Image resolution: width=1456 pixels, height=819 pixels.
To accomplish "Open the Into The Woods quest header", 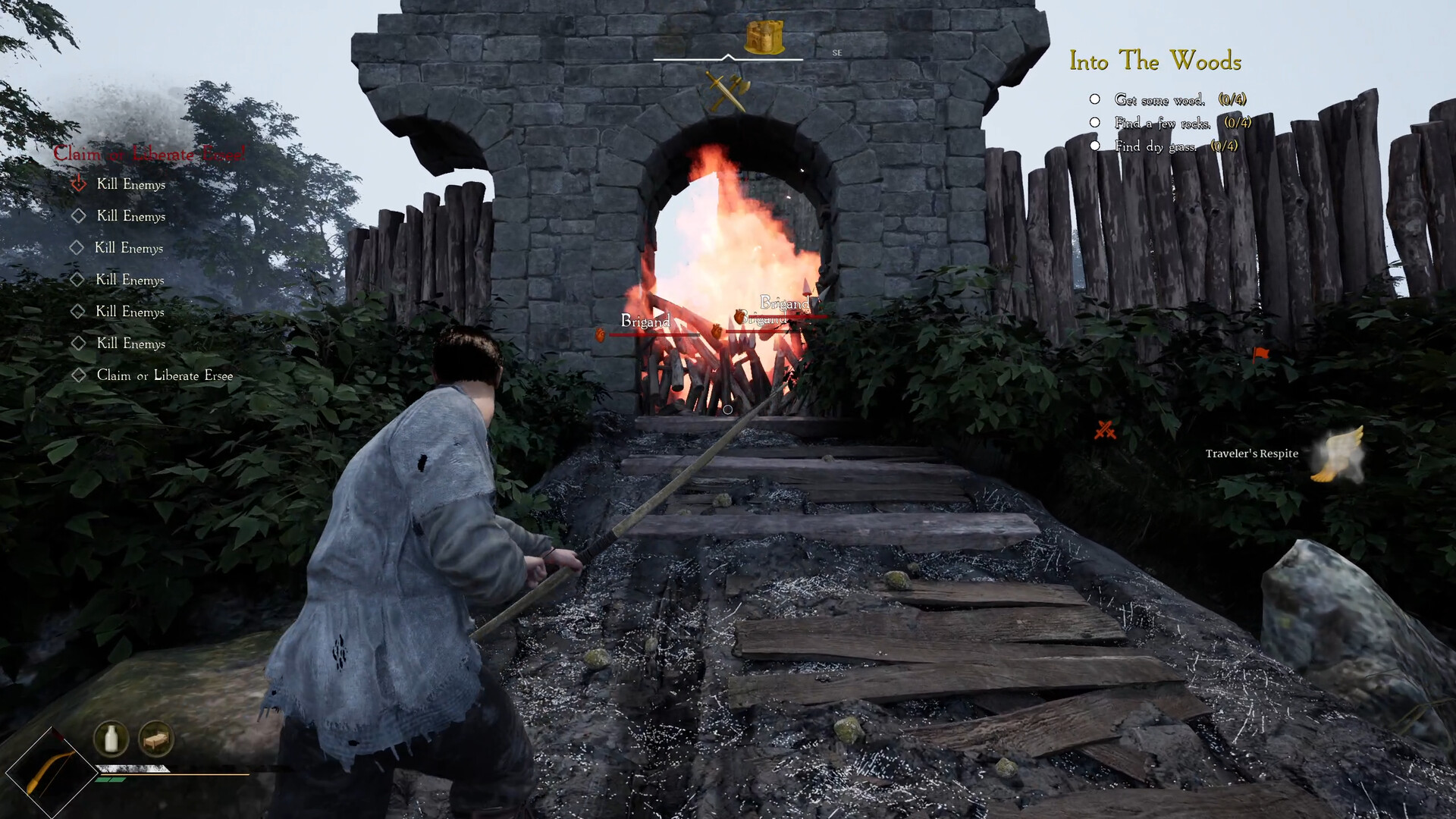I will pyautogui.click(x=1156, y=62).
